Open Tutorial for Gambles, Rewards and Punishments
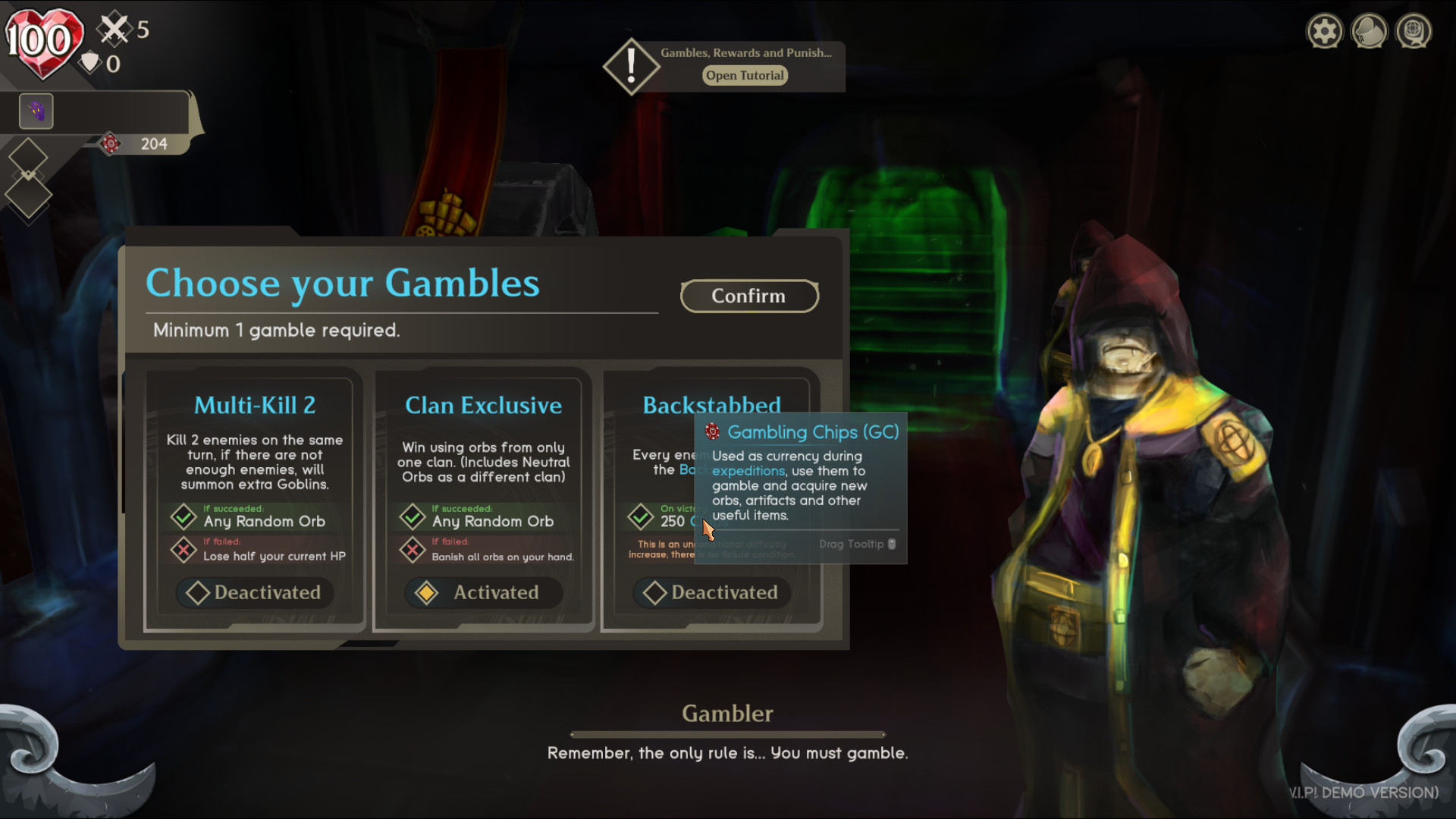1456x819 pixels. pos(744,75)
